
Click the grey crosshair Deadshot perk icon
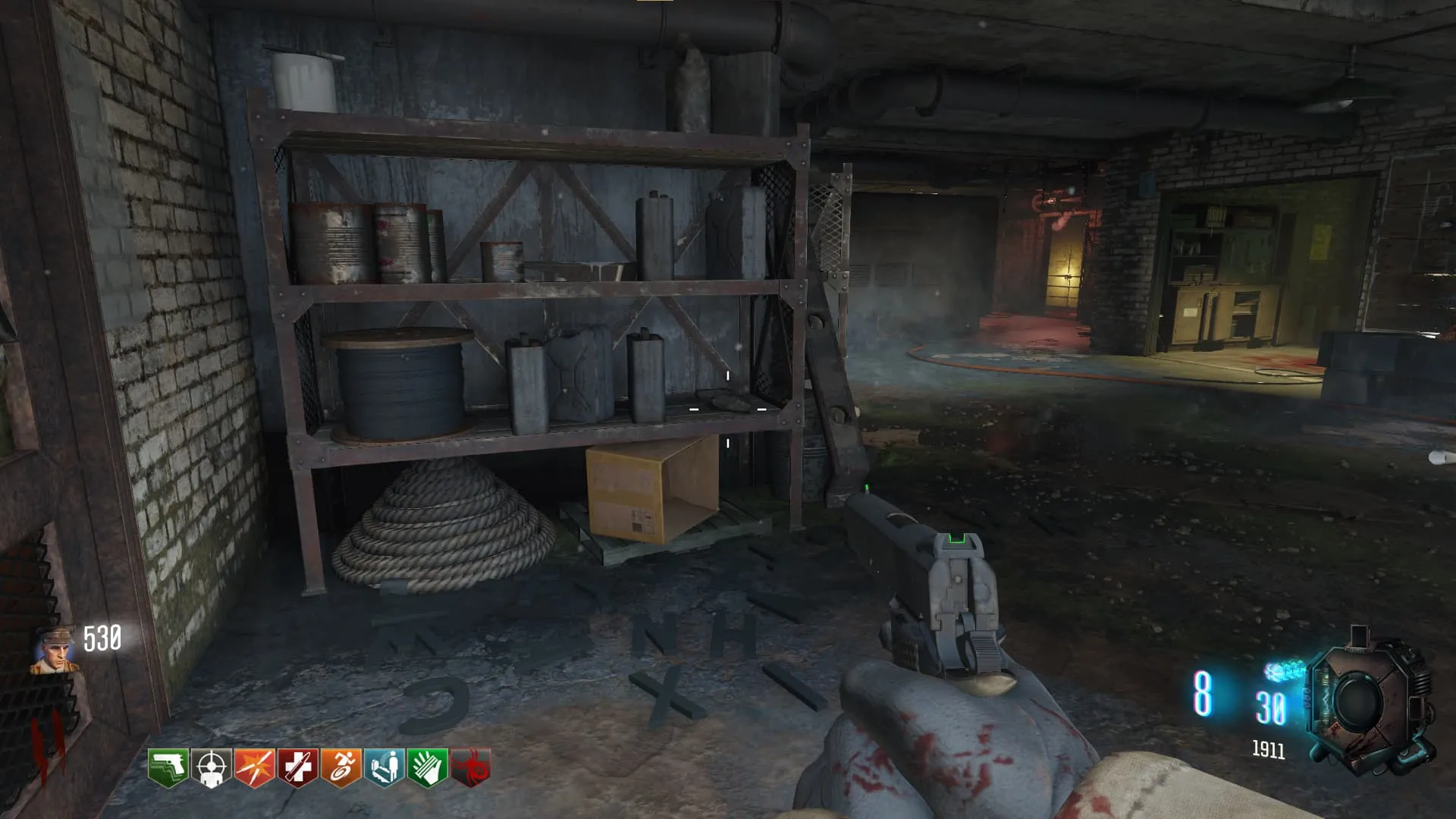coord(211,767)
